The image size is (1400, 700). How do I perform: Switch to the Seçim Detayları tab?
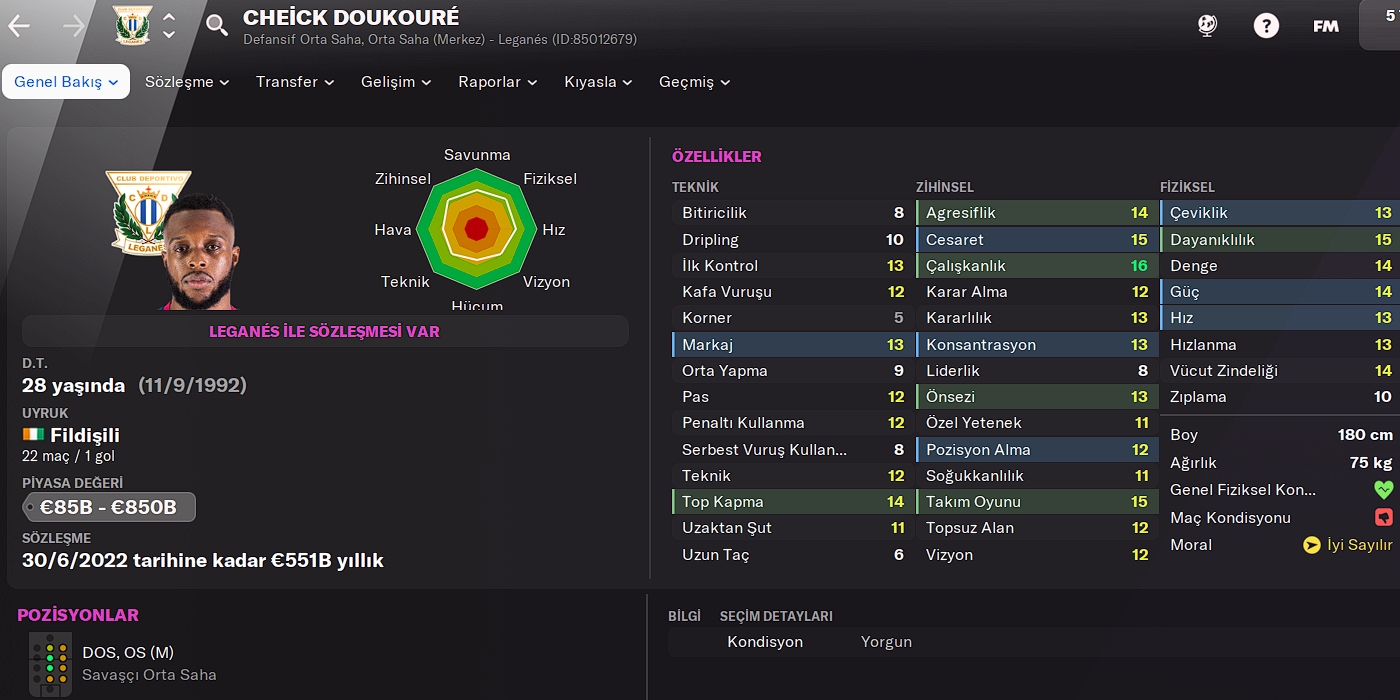click(776, 616)
